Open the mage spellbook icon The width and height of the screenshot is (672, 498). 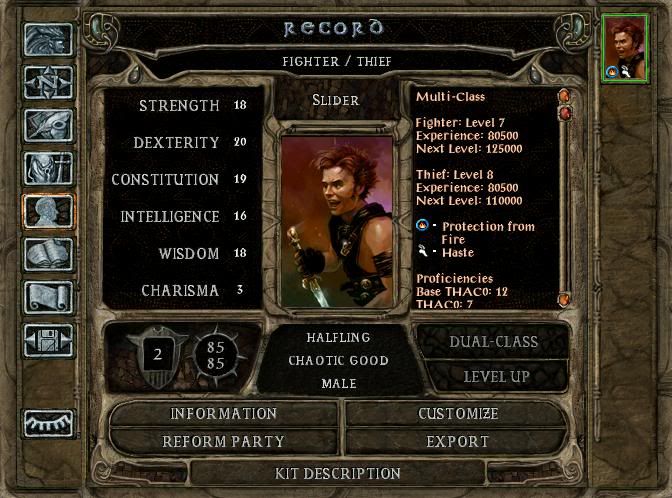point(48,256)
